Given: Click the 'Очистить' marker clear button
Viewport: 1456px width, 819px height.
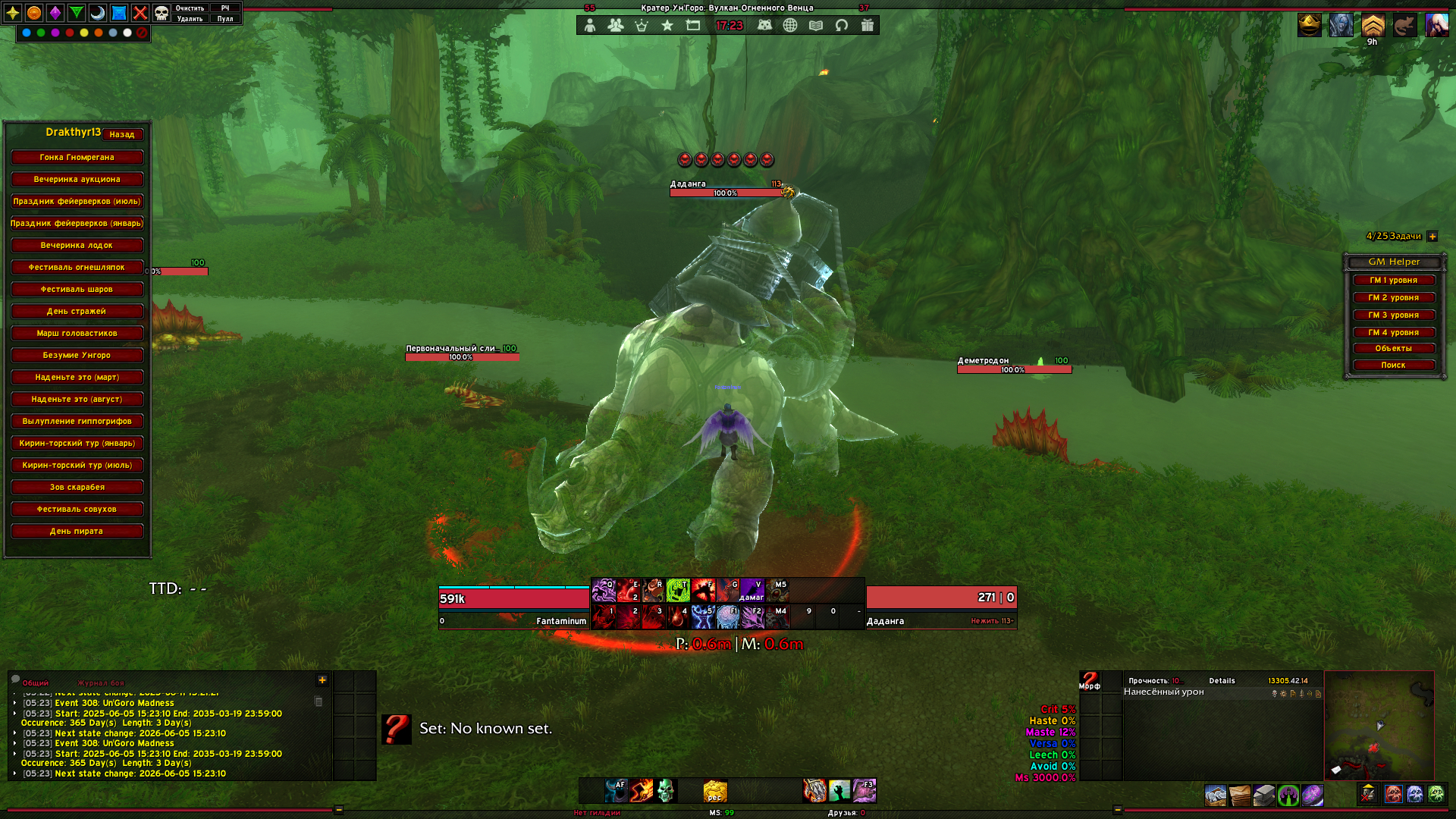Looking at the screenshot, I should click(190, 8).
